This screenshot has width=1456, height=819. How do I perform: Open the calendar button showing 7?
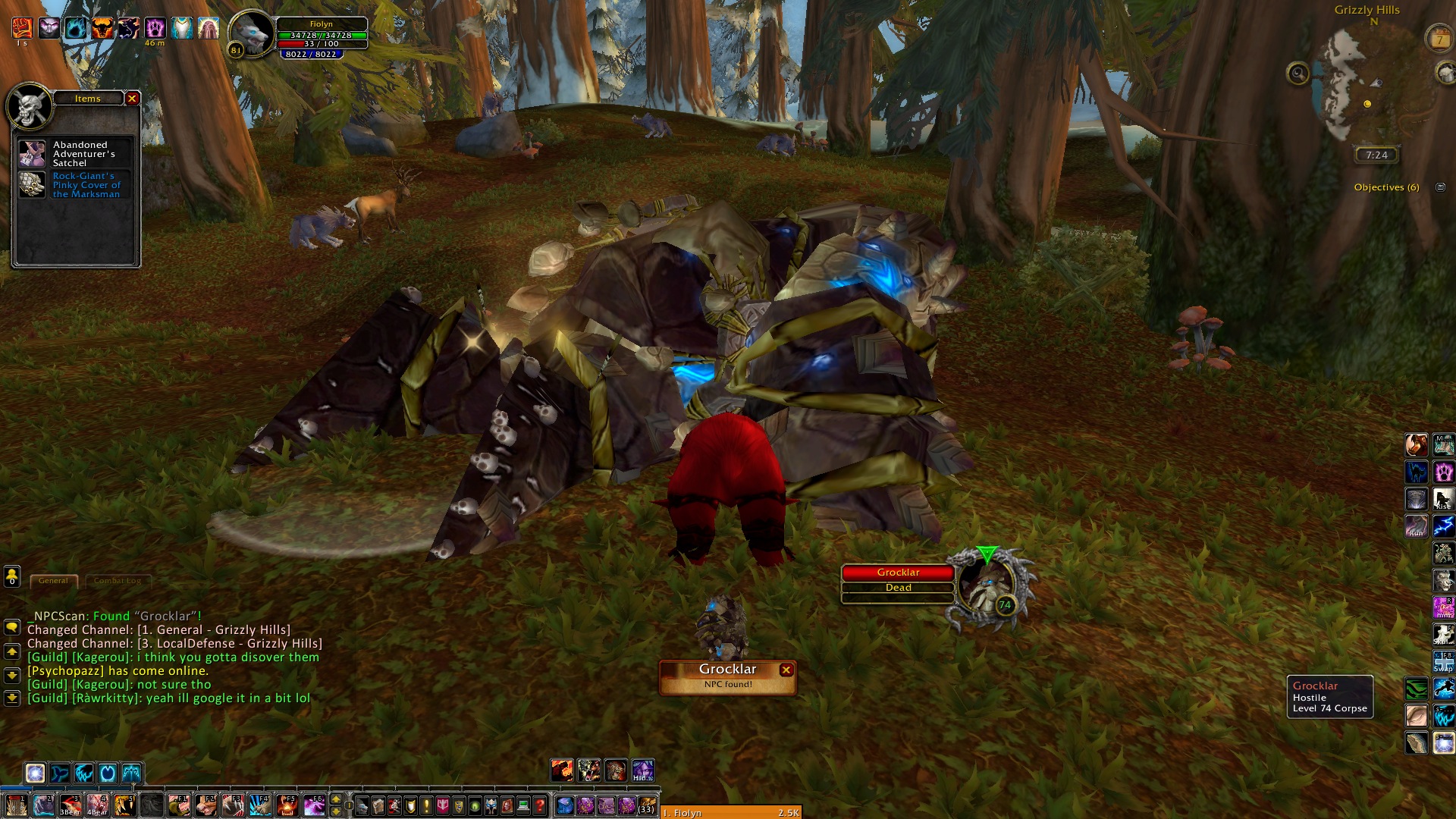tap(1439, 39)
